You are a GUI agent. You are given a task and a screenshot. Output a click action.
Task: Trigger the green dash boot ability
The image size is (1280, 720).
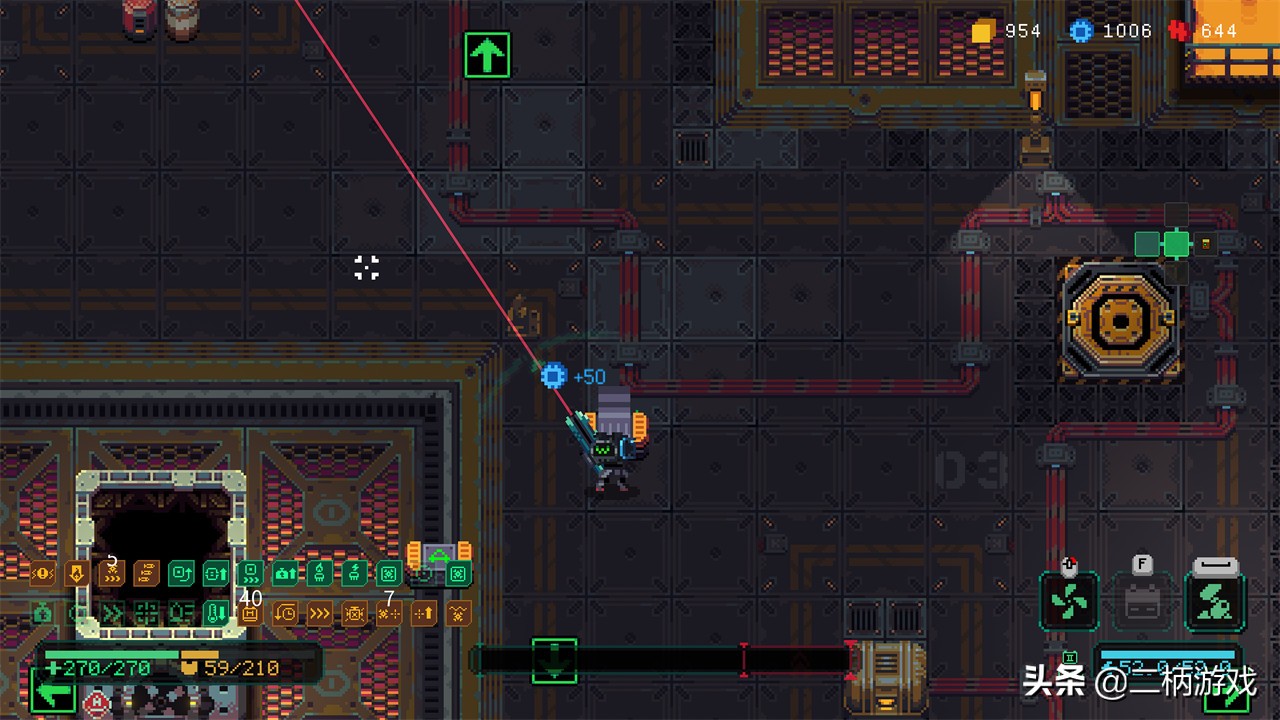[x=1215, y=602]
